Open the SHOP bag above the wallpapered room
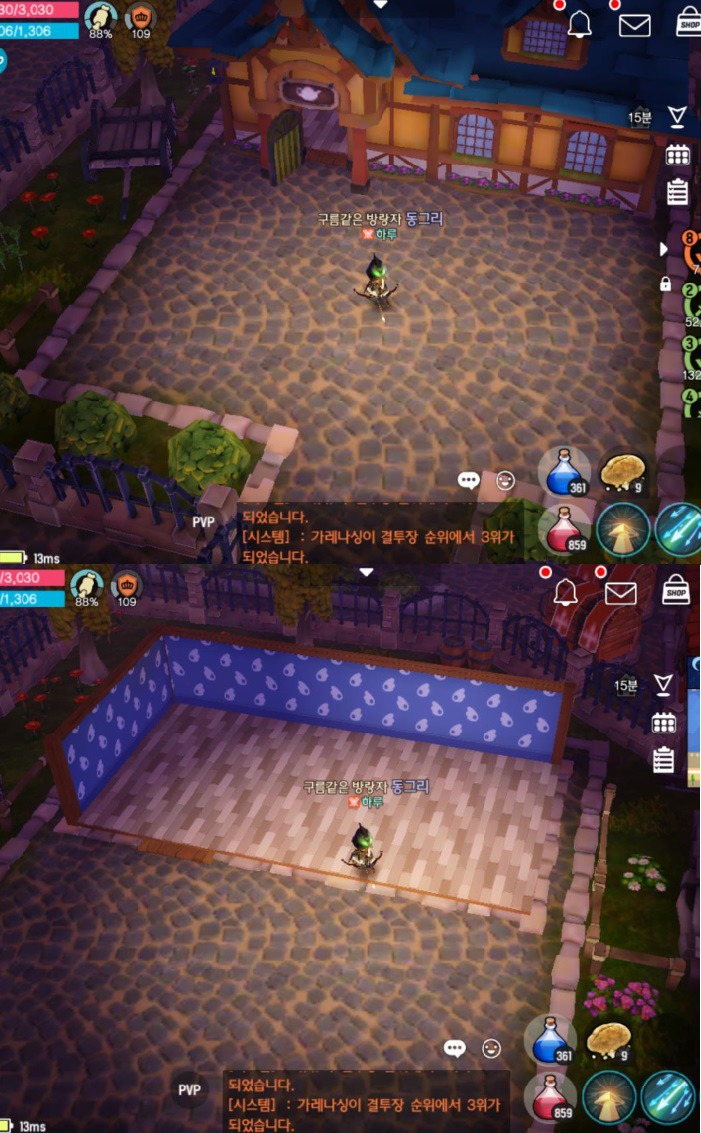This screenshot has height=1133, width=701. pyautogui.click(x=677, y=591)
